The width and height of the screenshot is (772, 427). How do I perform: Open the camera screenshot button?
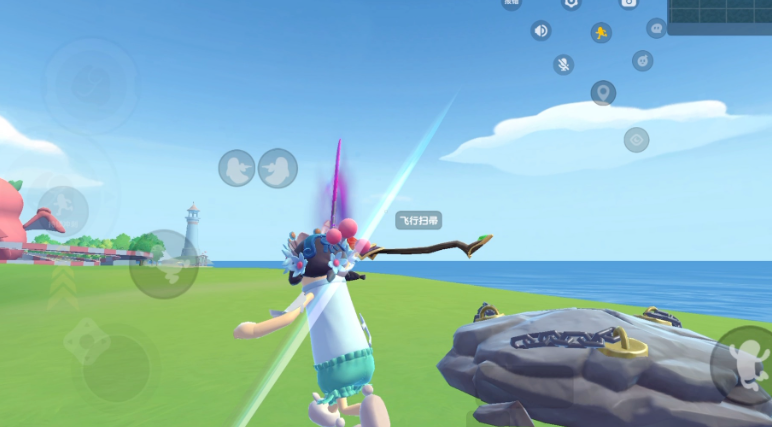click(x=629, y=3)
